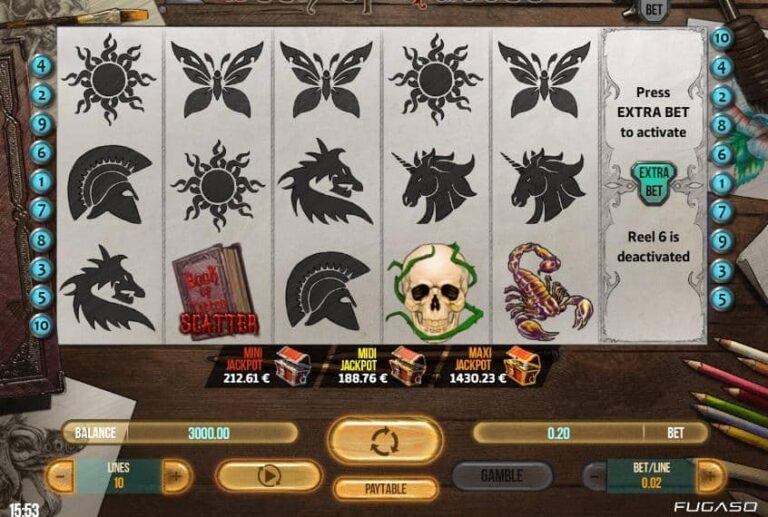Increase the number of Lines
Screen dimensions: 768x517
click(176, 476)
